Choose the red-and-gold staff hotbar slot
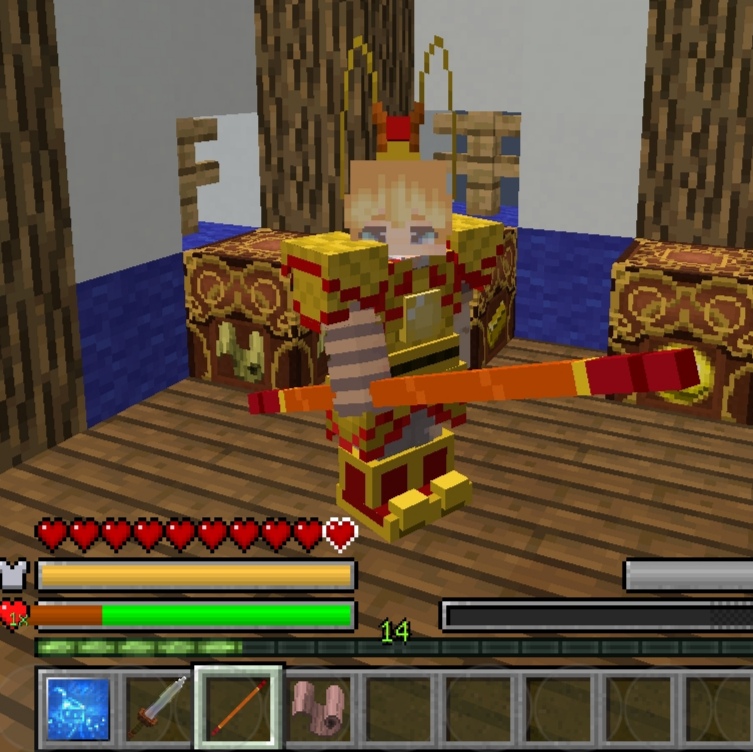Screen dimensions: 753x752 point(239,708)
